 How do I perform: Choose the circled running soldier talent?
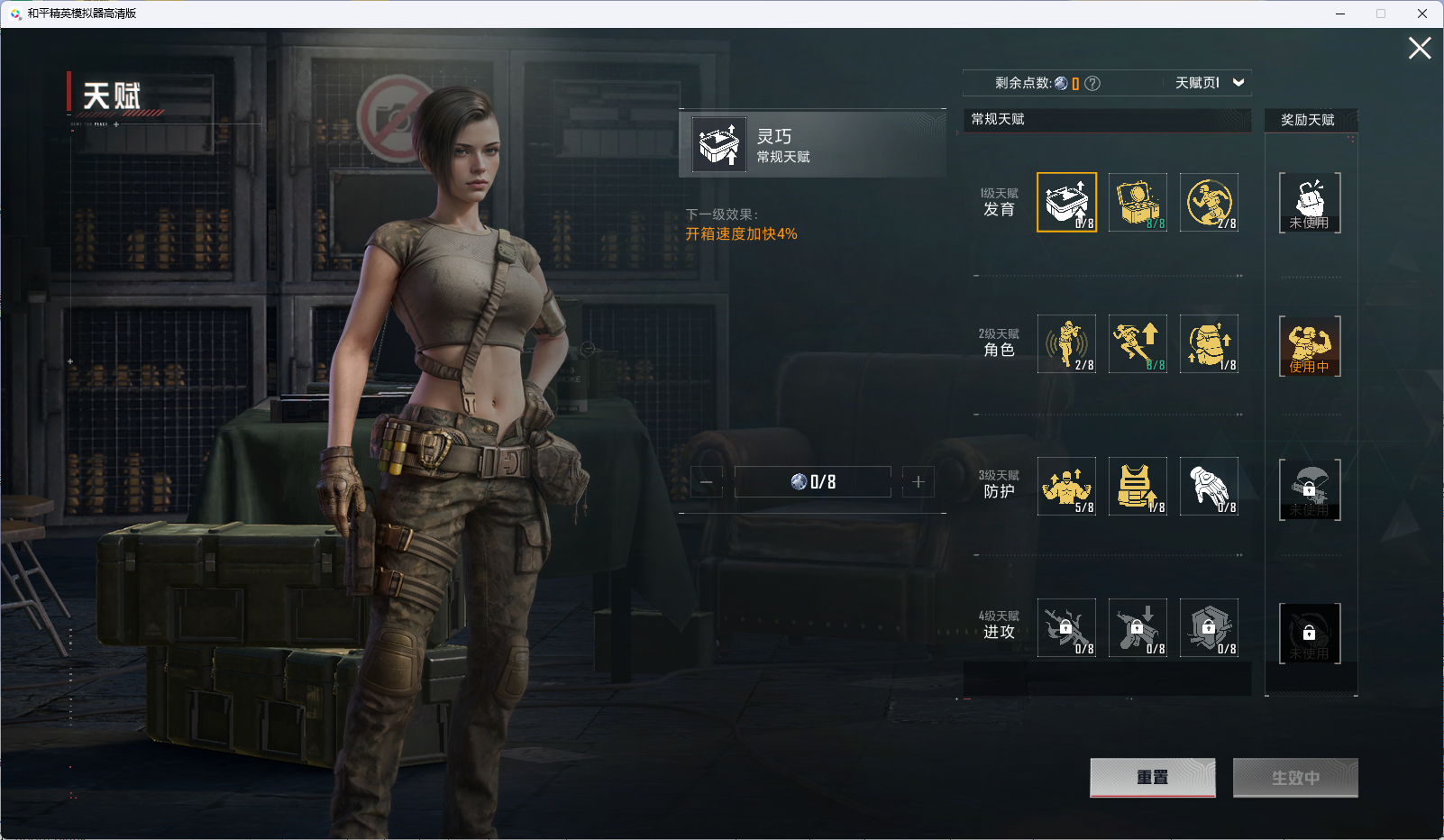pyautogui.click(x=1209, y=202)
